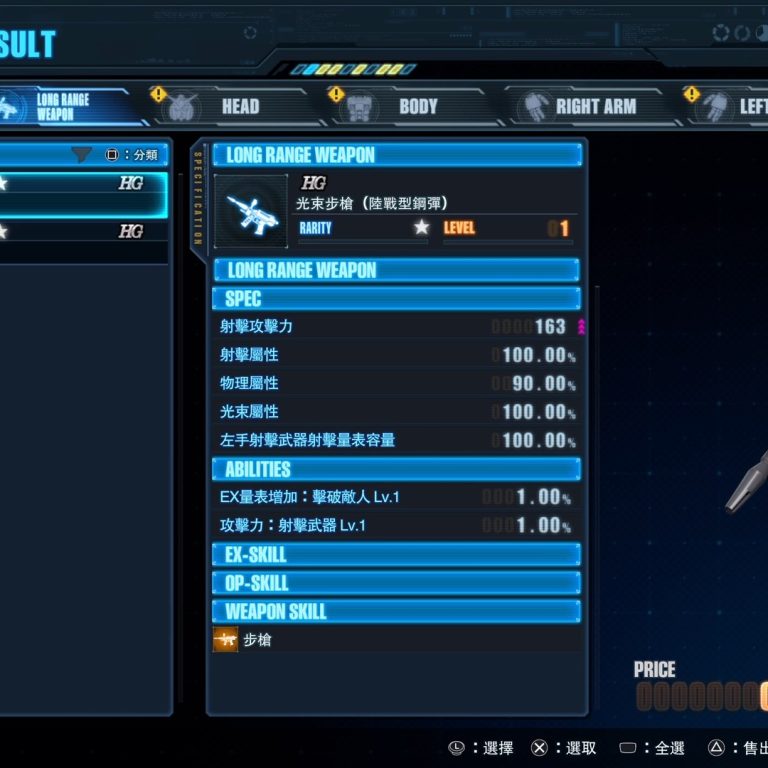Image resolution: width=768 pixels, height=768 pixels.
Task: Expand the SPEC section header
Action: [x=396, y=298]
